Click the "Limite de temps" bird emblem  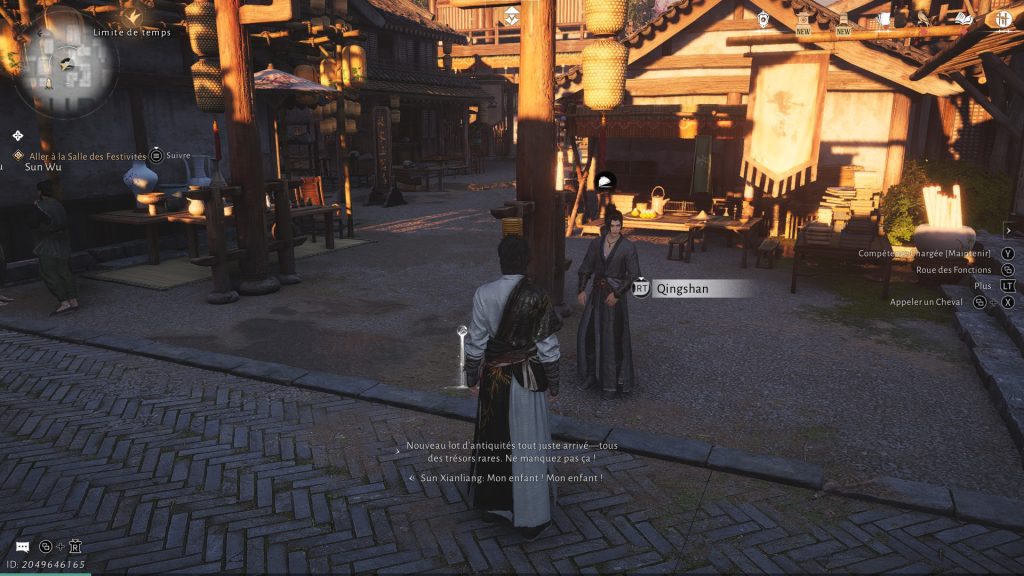point(132,13)
